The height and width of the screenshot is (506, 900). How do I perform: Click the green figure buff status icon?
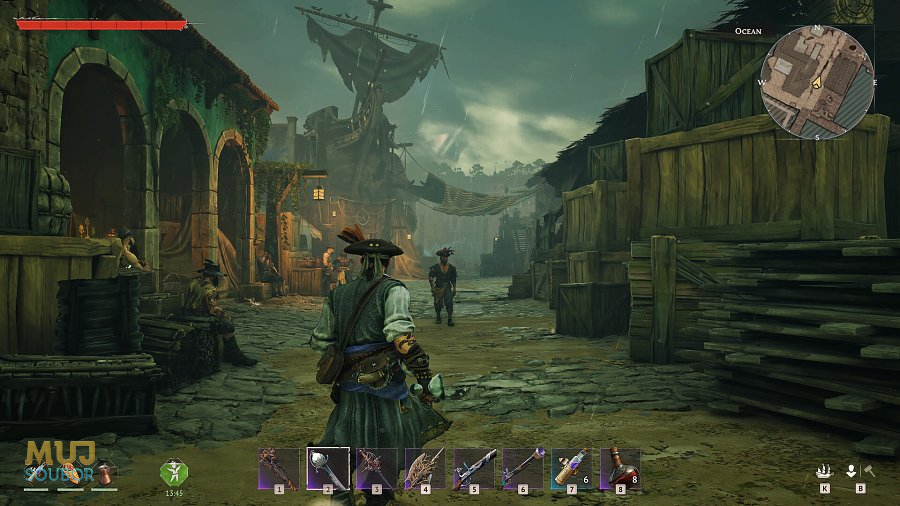(174, 472)
